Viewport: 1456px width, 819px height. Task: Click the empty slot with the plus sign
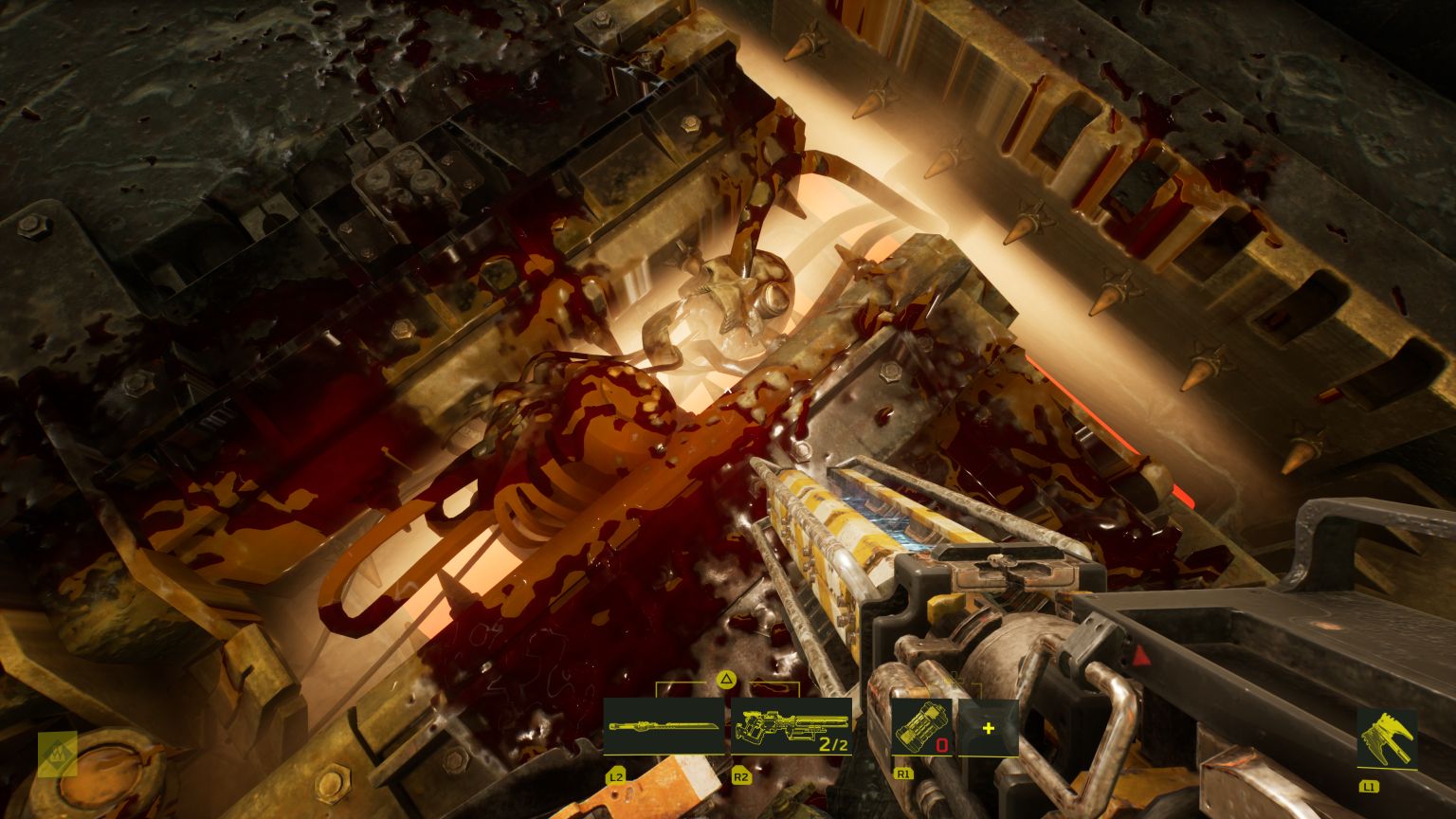(988, 728)
